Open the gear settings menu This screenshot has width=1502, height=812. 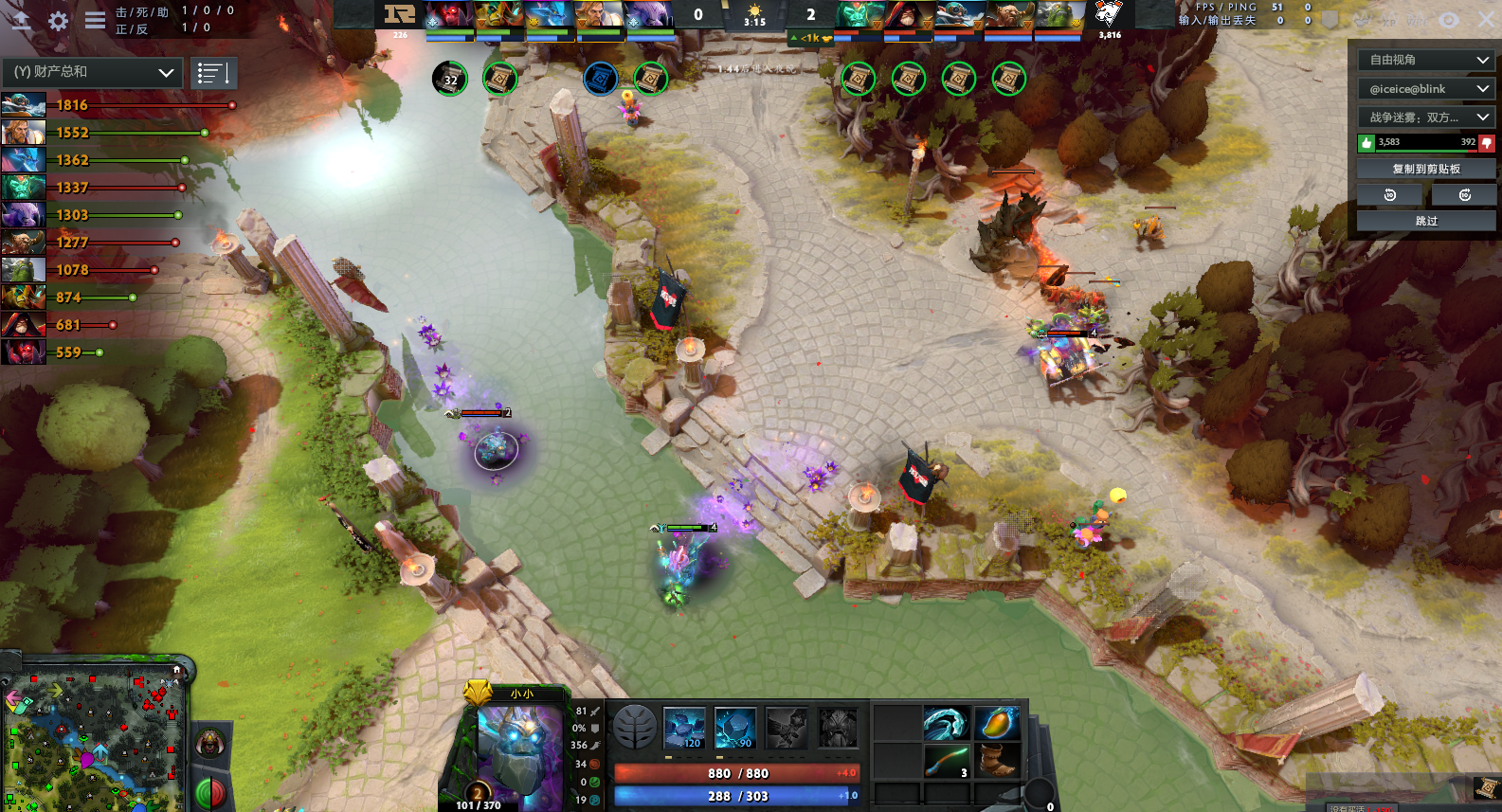point(58,21)
